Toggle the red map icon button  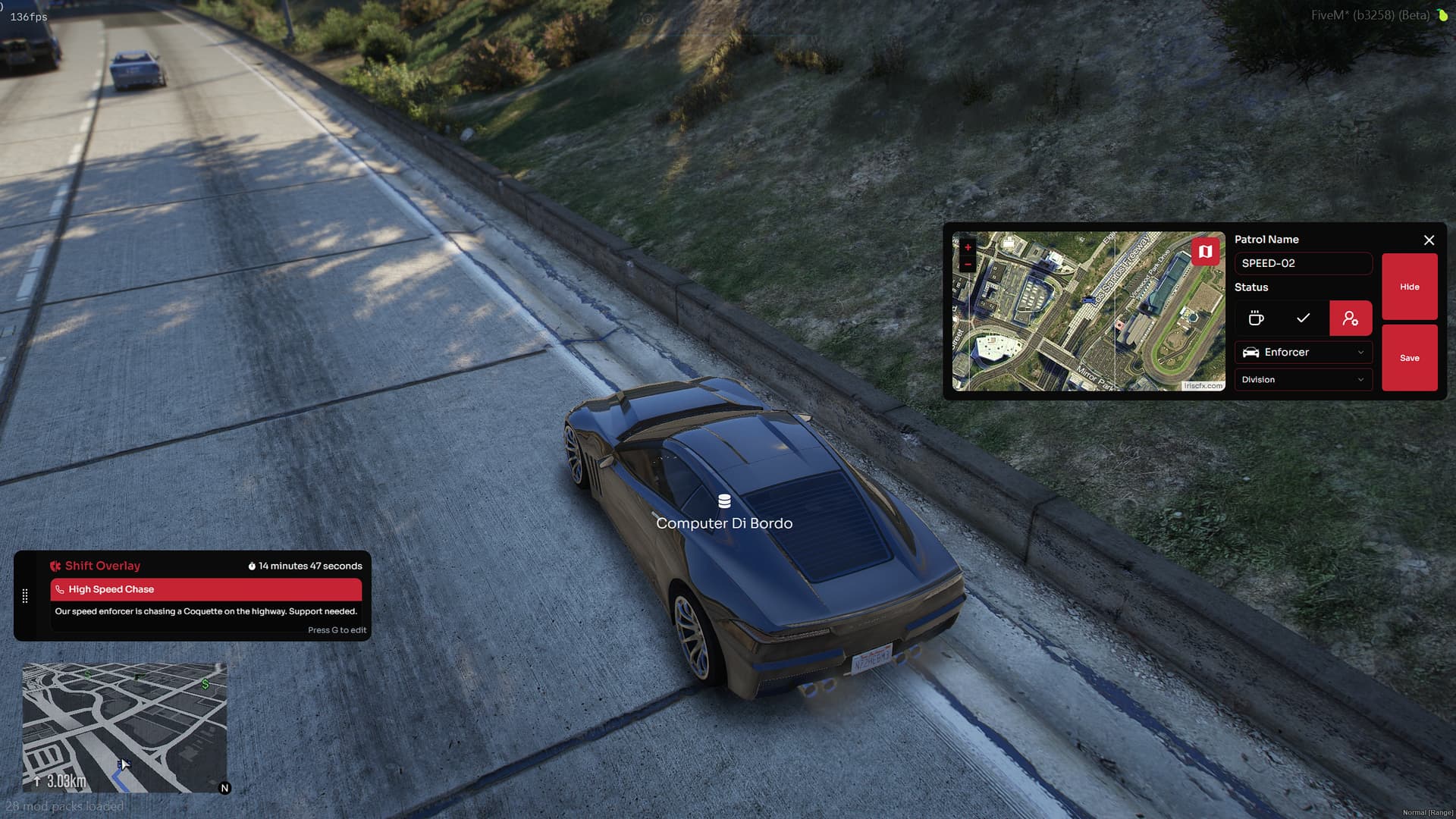(1205, 251)
